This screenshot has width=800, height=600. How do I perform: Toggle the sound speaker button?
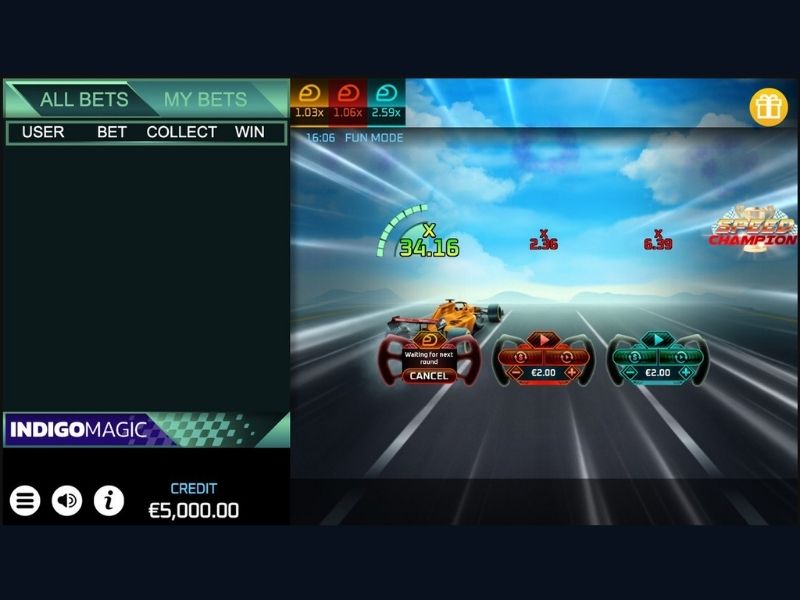(x=67, y=500)
